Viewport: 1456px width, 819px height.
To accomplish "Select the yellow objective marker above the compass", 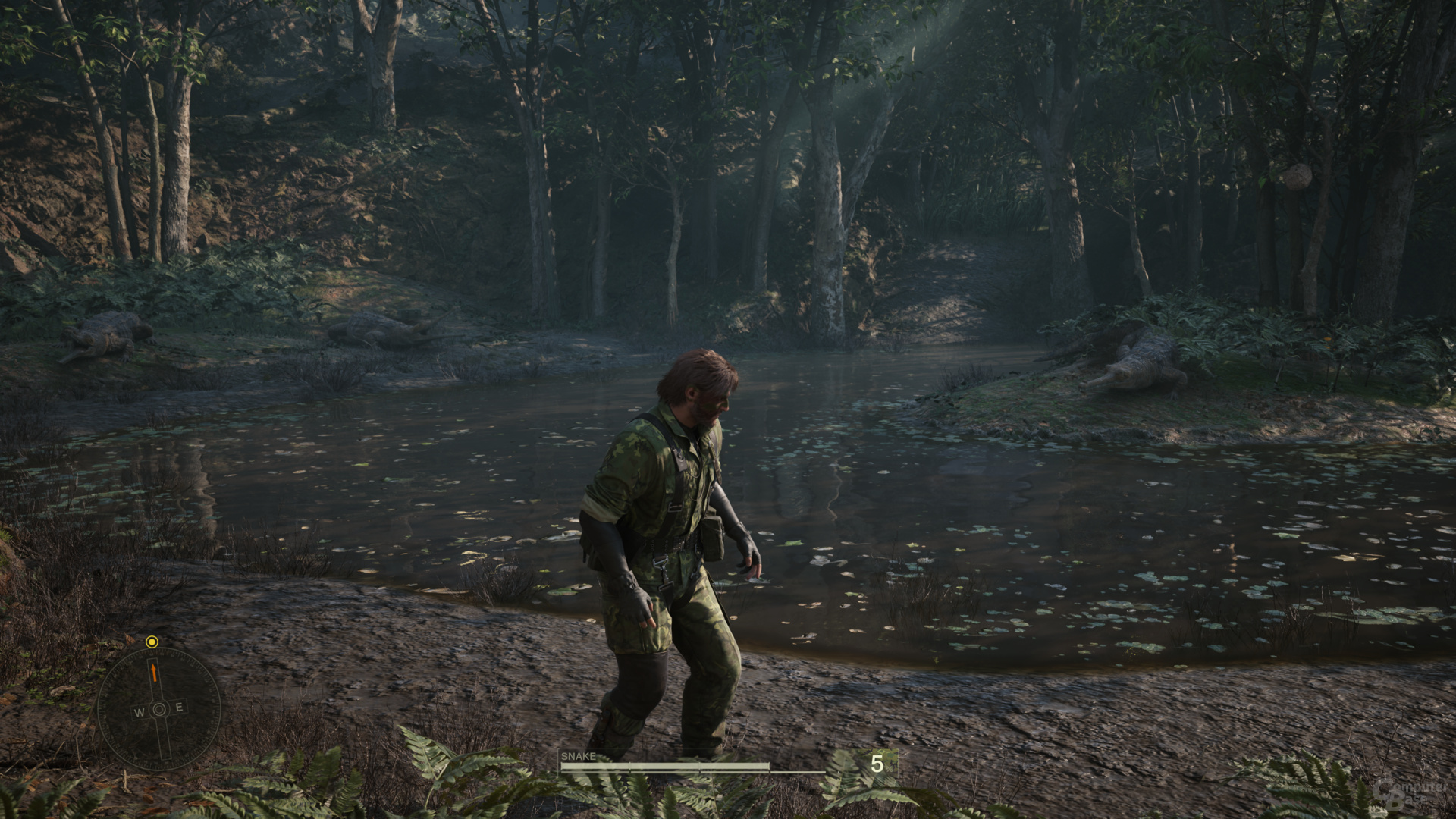I will (152, 642).
